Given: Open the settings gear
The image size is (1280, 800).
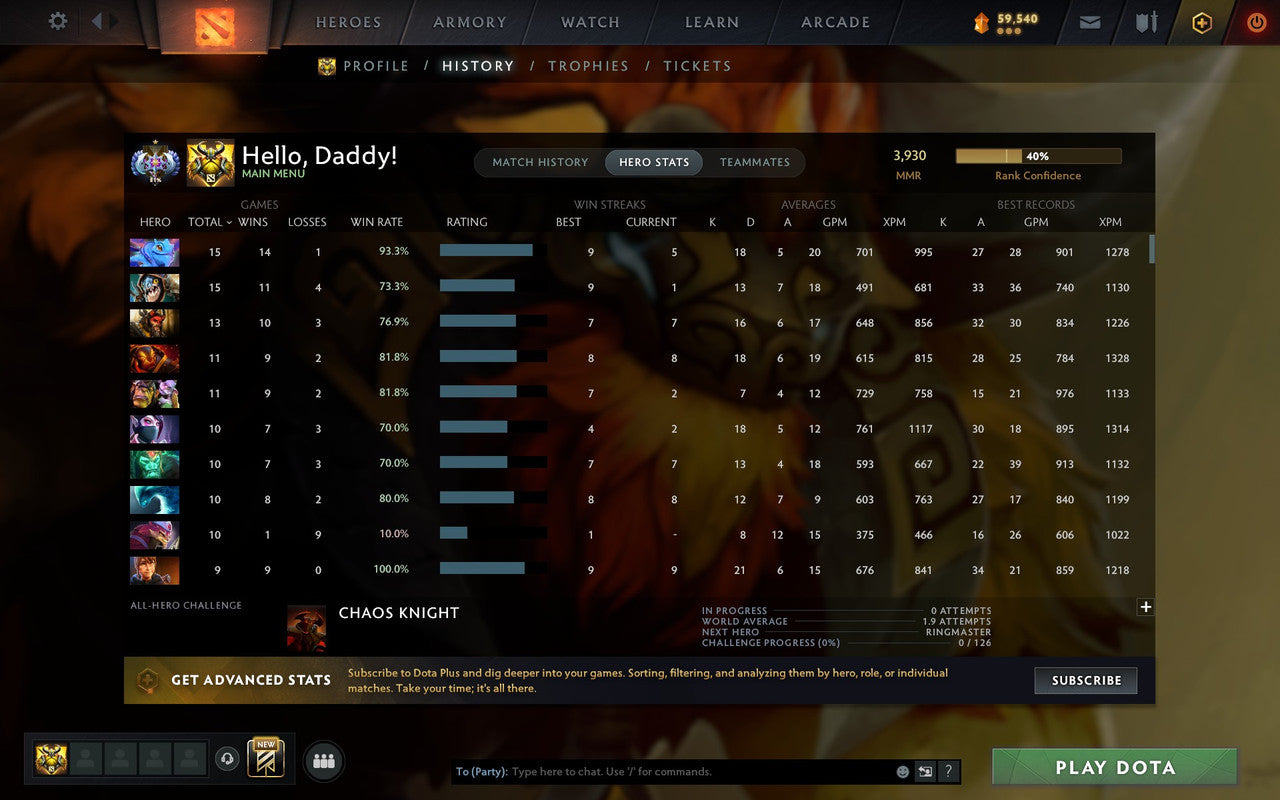Looking at the screenshot, I should tap(57, 21).
